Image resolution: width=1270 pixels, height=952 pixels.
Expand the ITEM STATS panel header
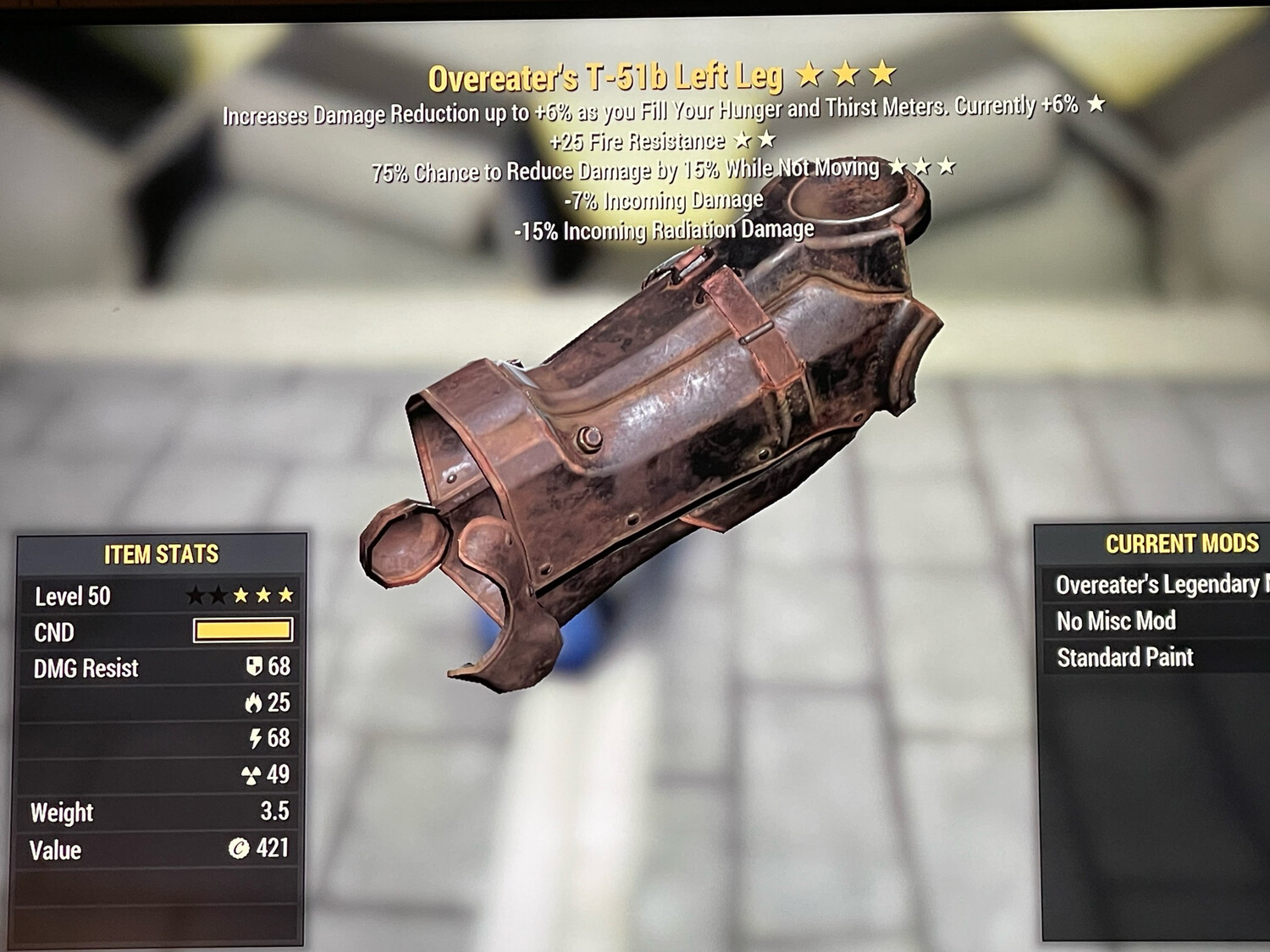coord(161,554)
